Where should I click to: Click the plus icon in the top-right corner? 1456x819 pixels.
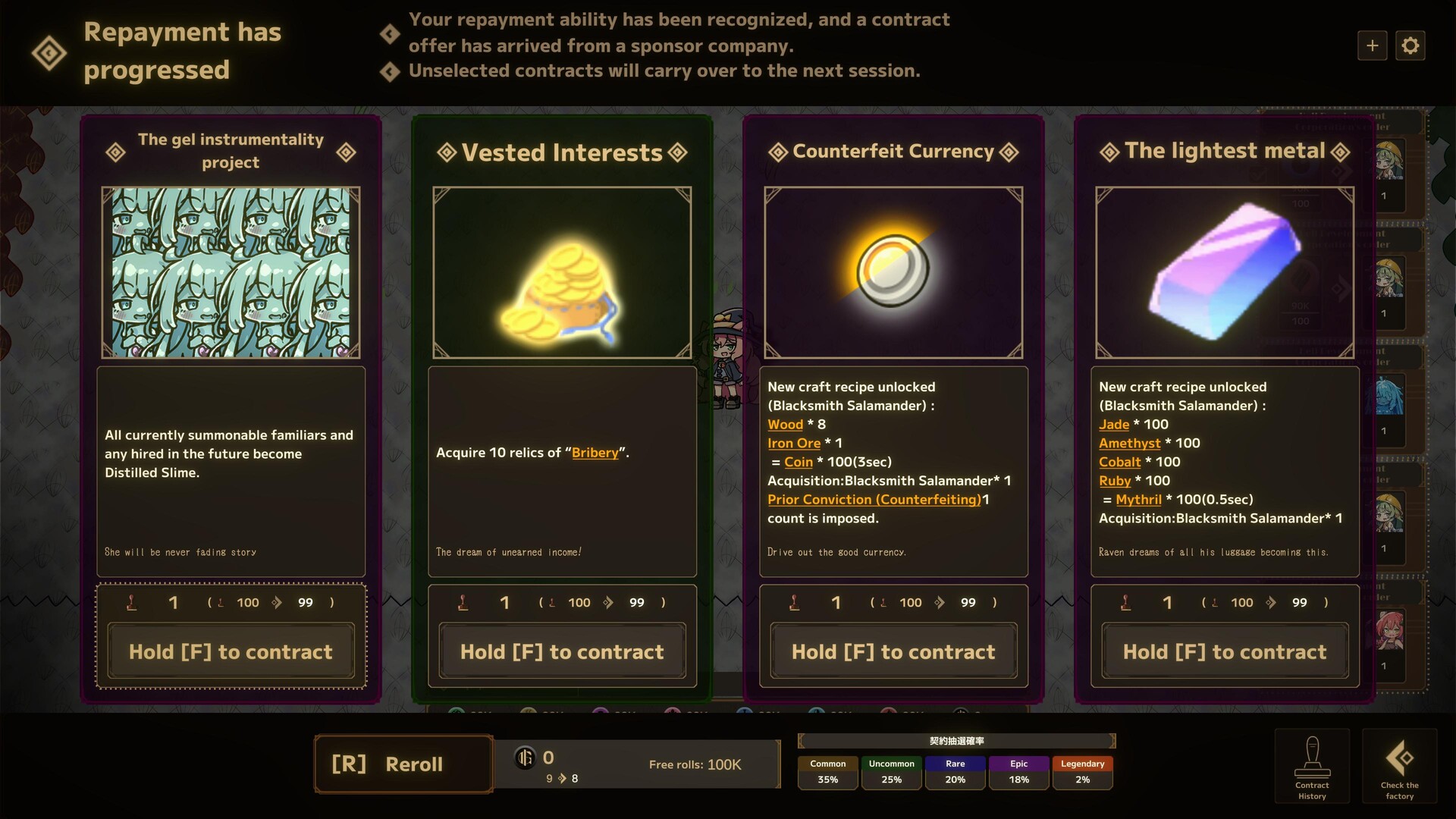point(1373,45)
